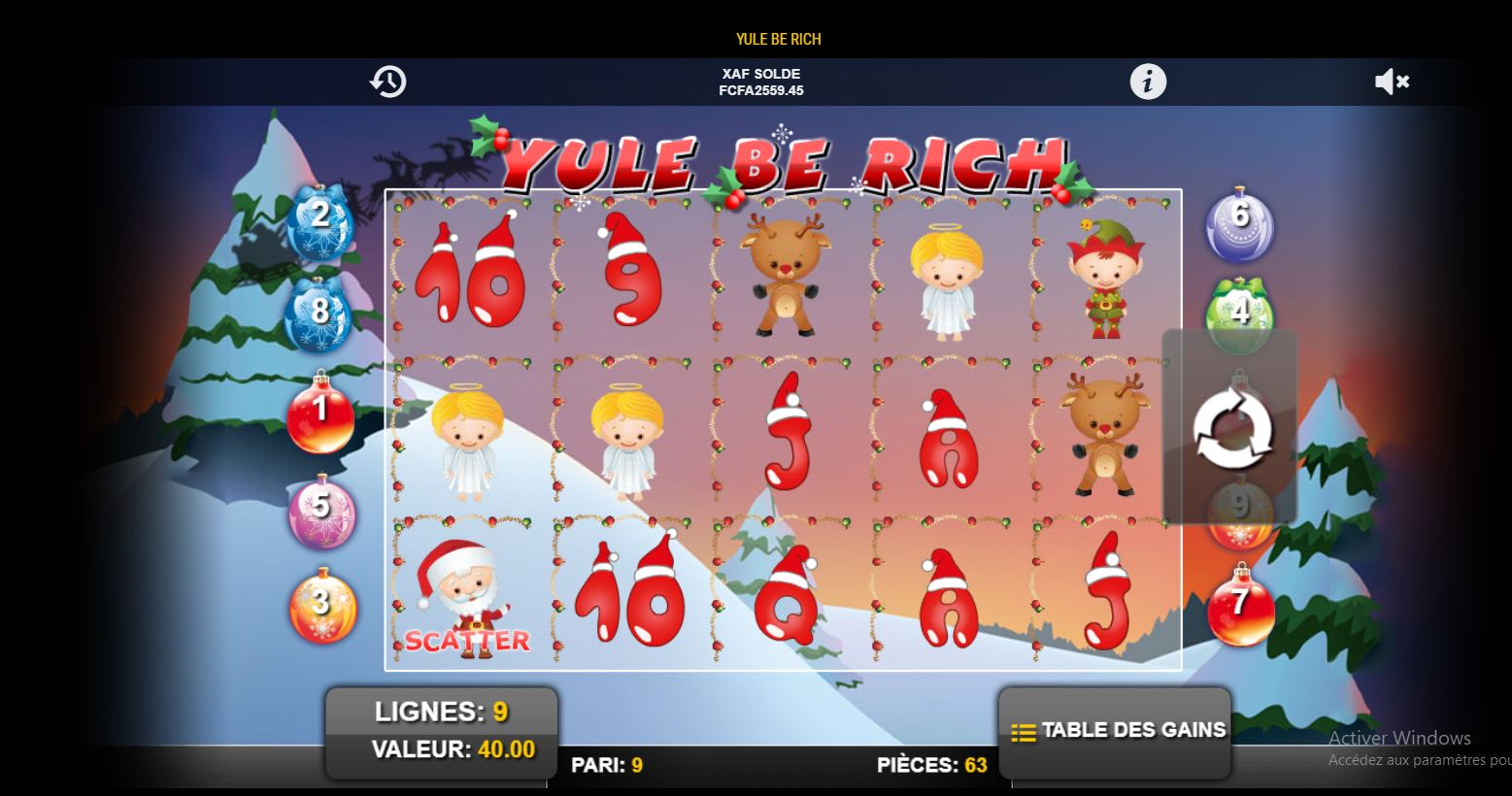Spin the reels with the circular arrows button

pos(1231,428)
